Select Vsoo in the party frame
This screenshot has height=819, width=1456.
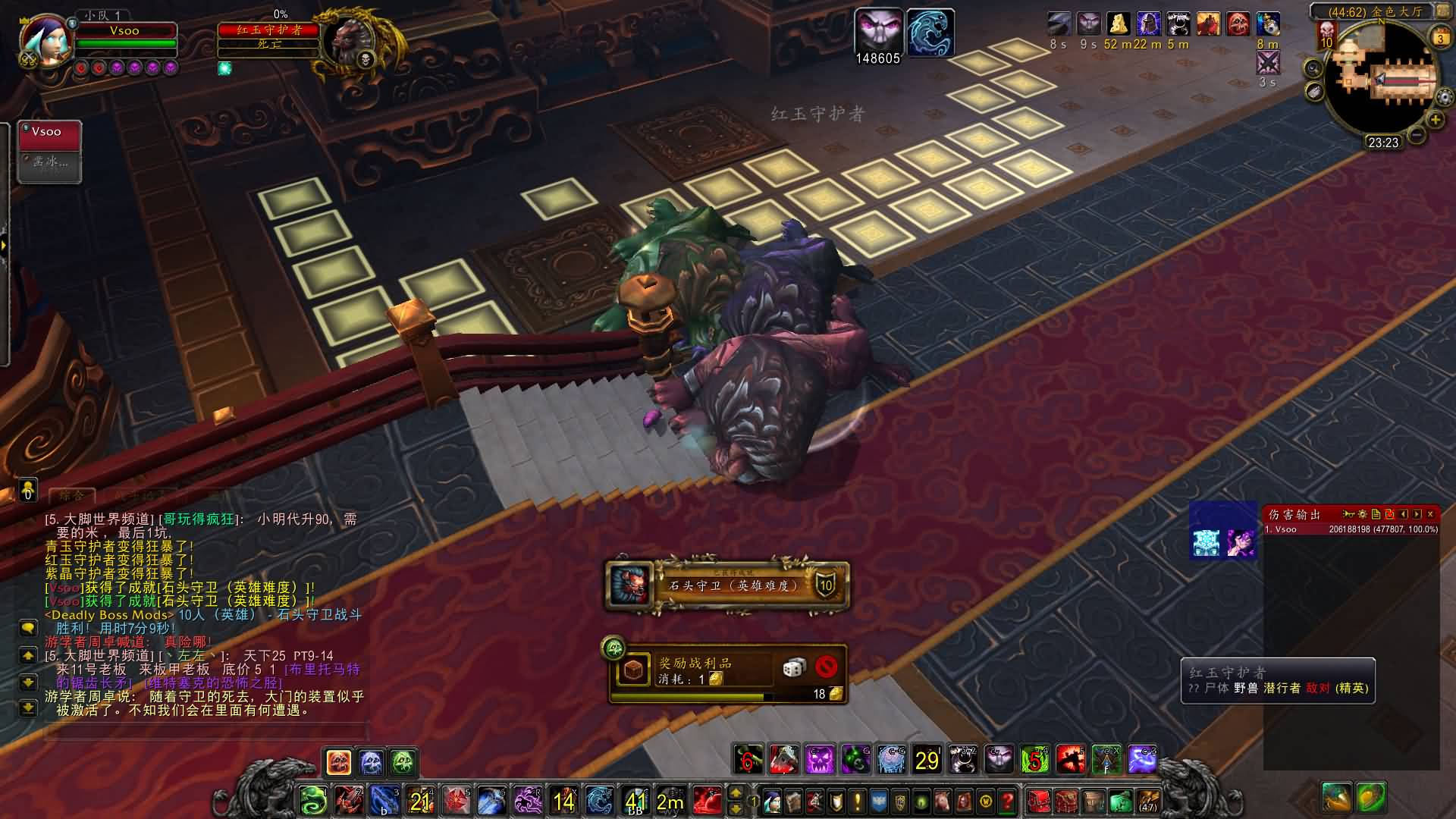click(x=49, y=133)
